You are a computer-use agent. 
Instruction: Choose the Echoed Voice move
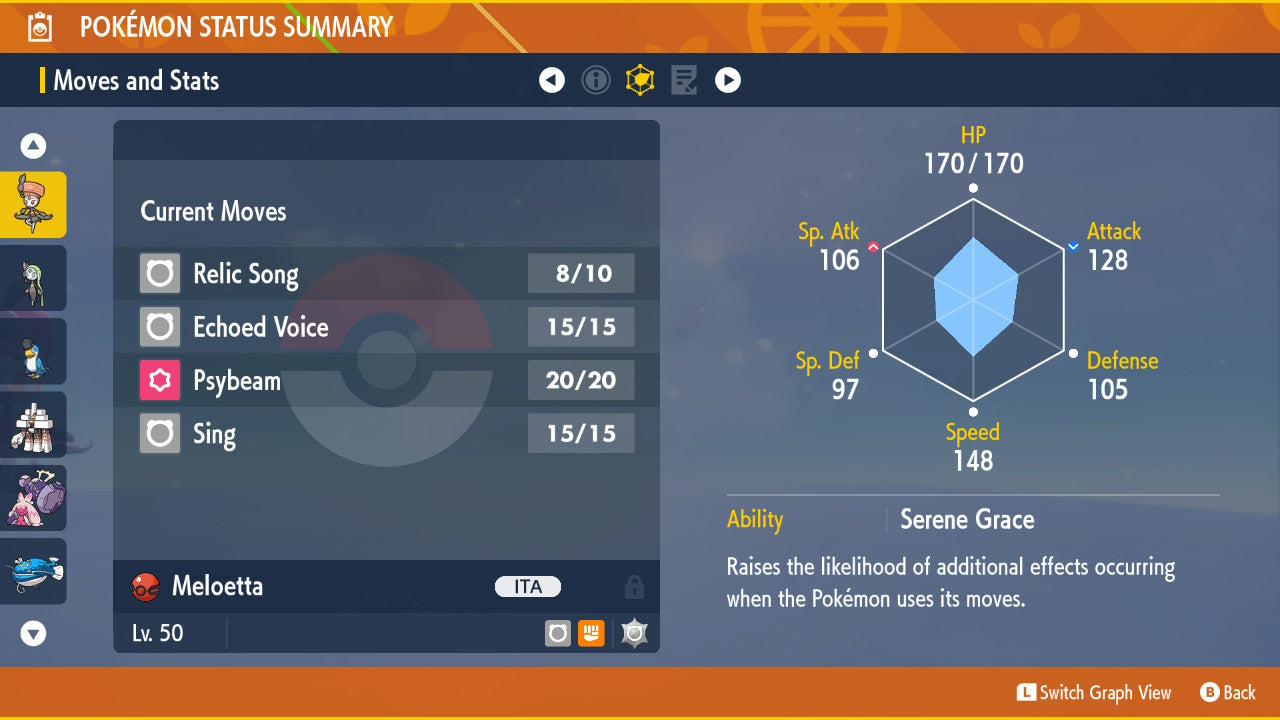point(386,327)
